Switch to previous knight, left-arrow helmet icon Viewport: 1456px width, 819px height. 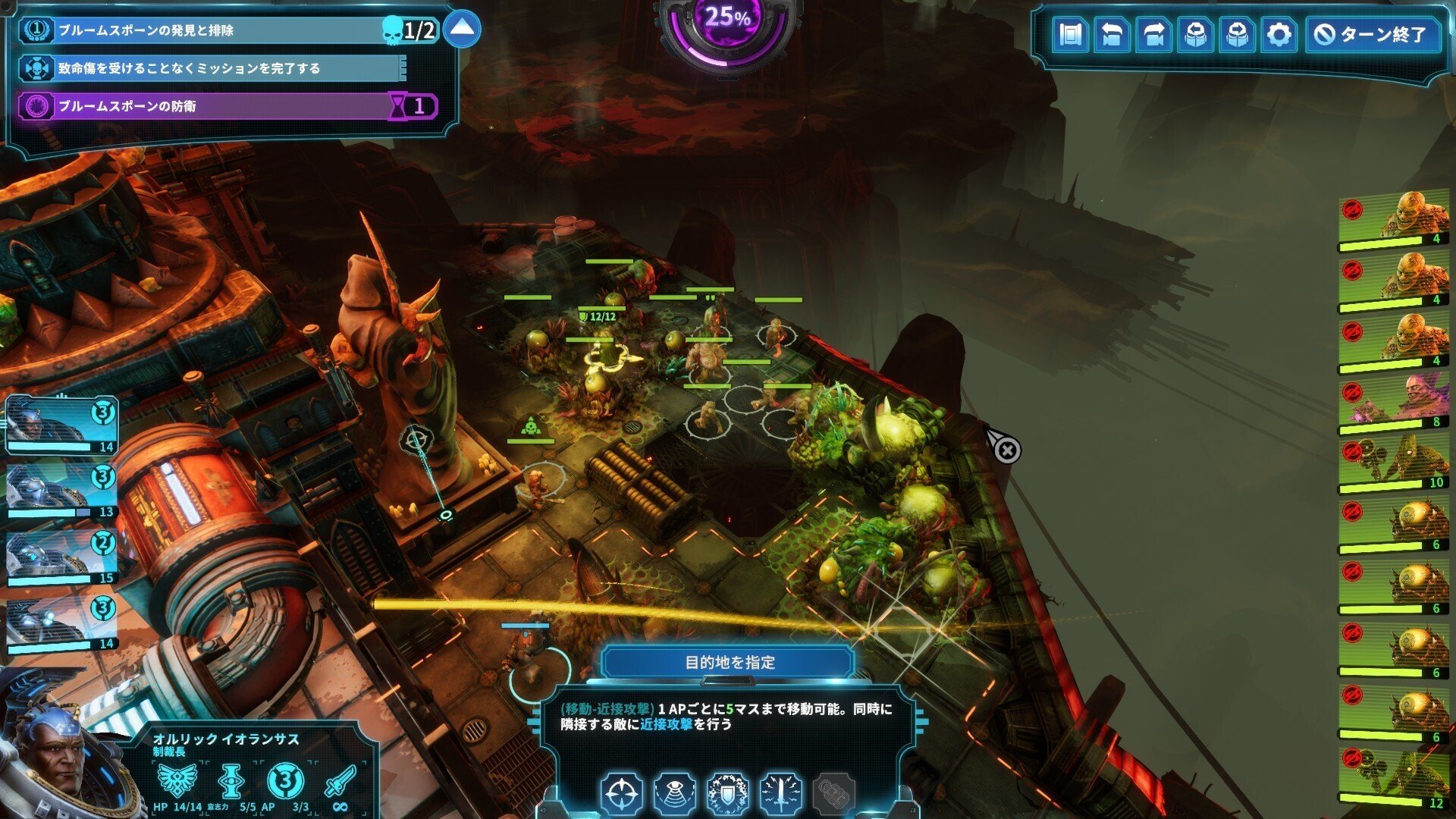[x=1195, y=35]
